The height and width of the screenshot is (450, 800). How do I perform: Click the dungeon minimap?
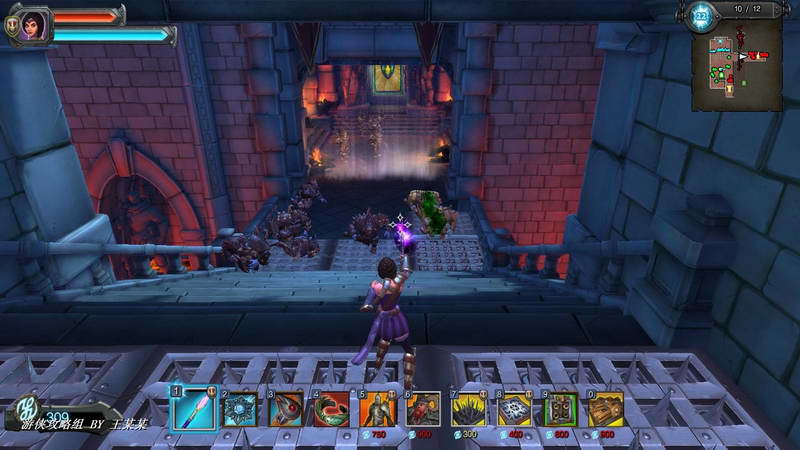(737, 64)
